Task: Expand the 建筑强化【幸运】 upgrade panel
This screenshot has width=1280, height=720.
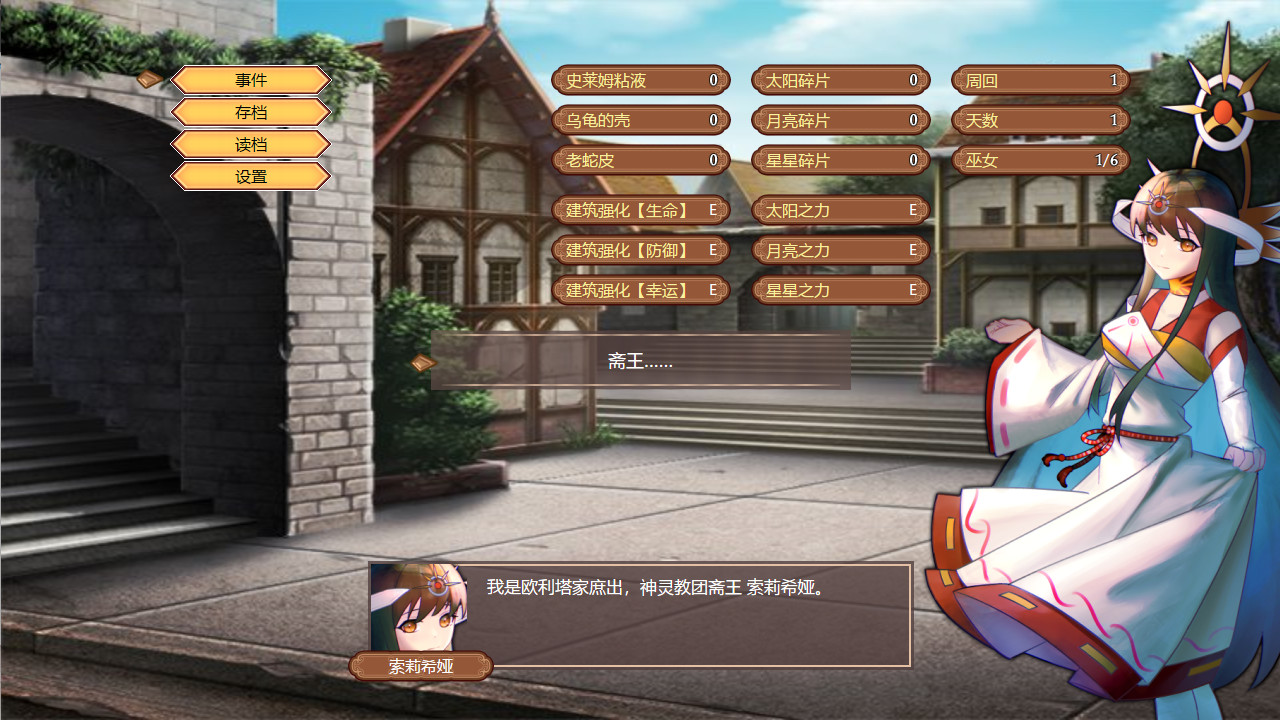Action: pos(640,290)
